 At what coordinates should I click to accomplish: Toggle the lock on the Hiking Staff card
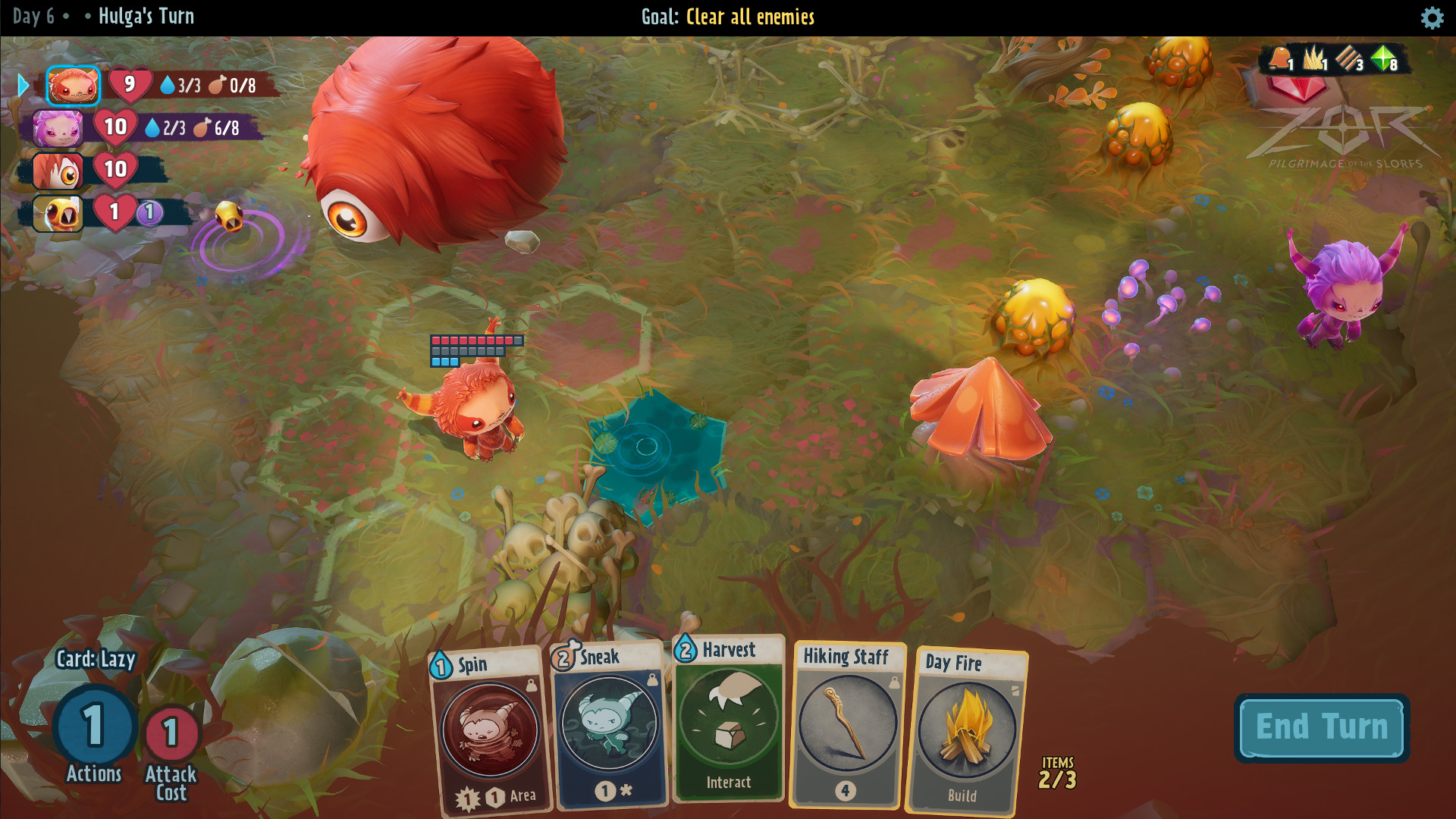895,682
